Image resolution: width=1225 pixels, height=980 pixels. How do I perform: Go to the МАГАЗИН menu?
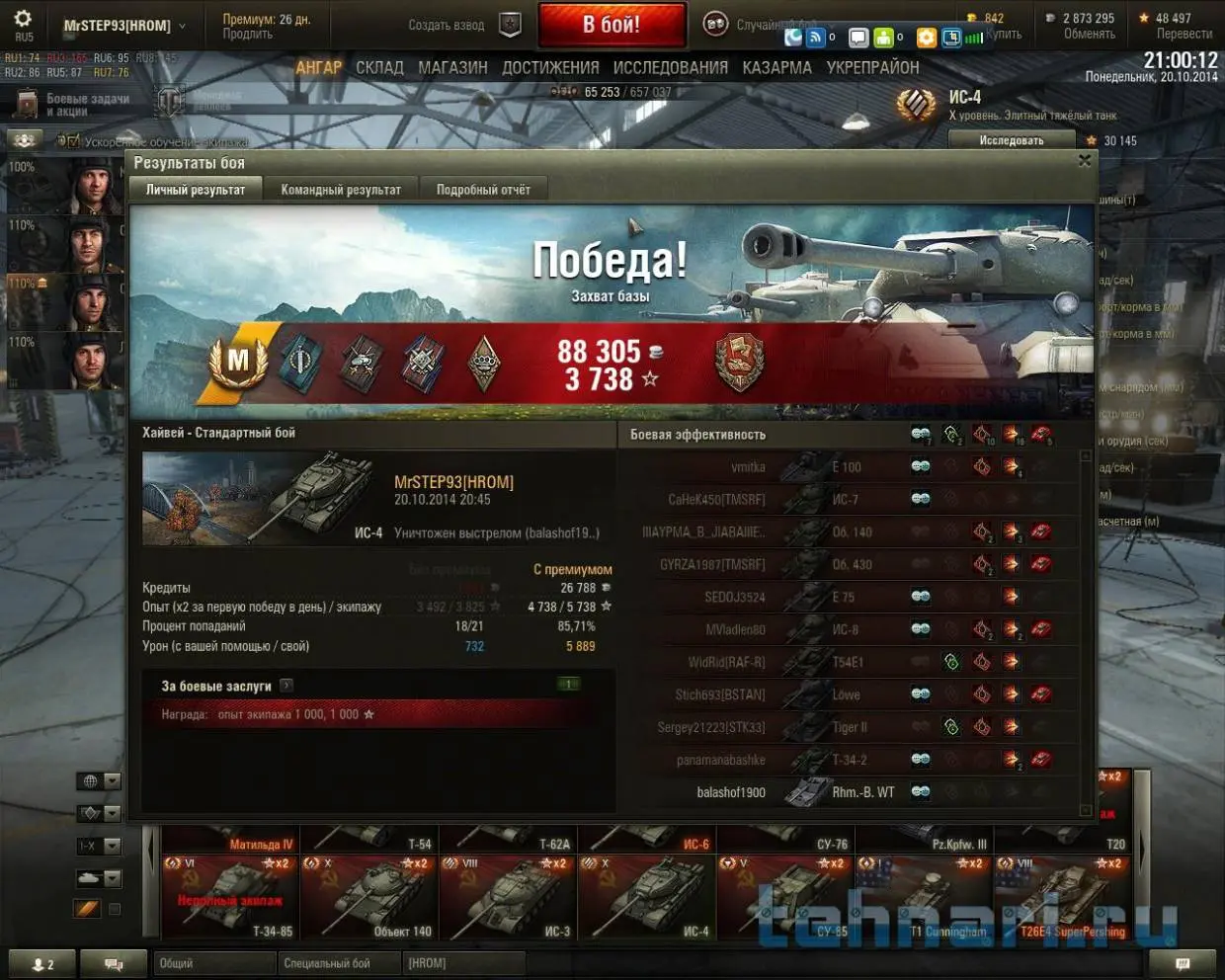(452, 68)
